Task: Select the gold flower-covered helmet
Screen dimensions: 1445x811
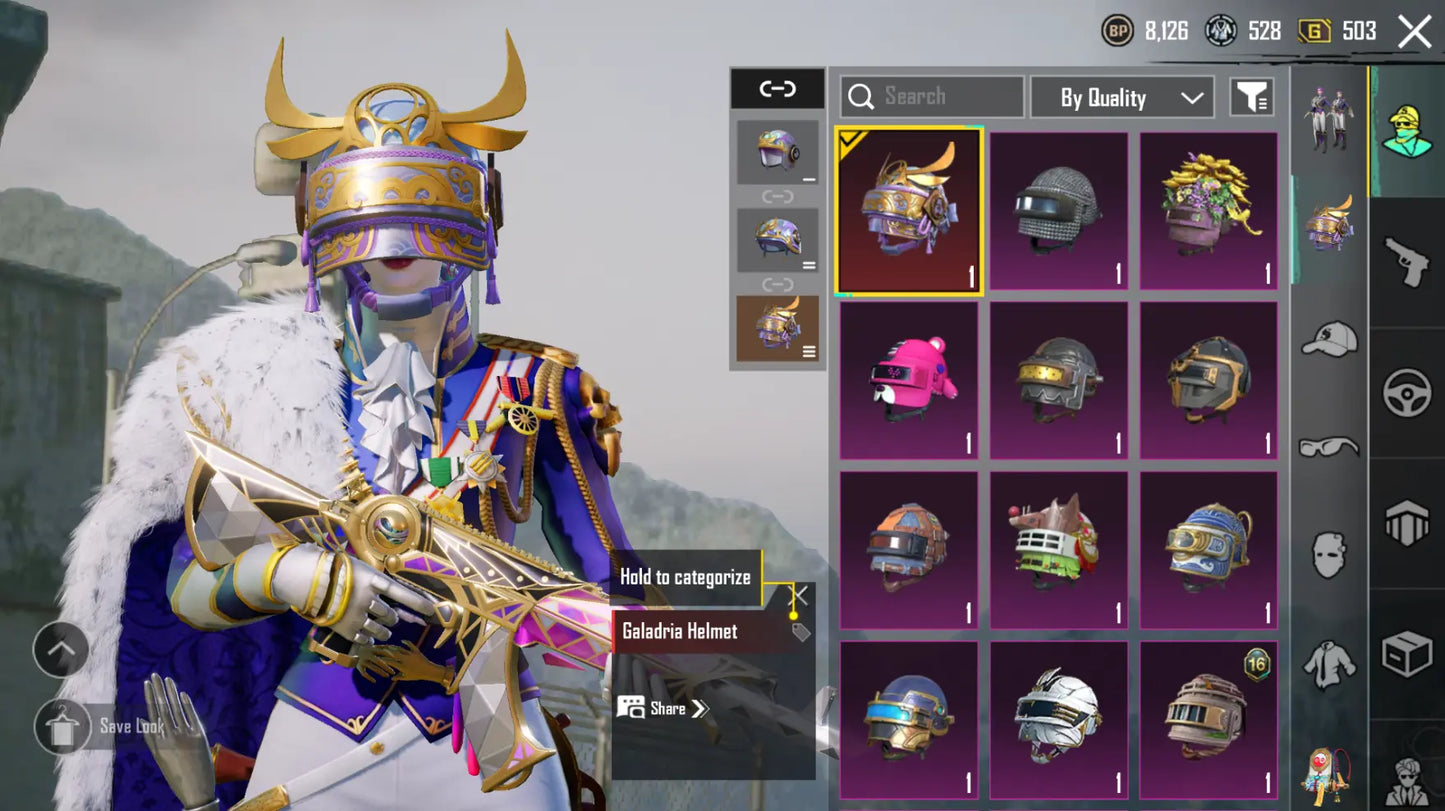Action: [x=1209, y=211]
